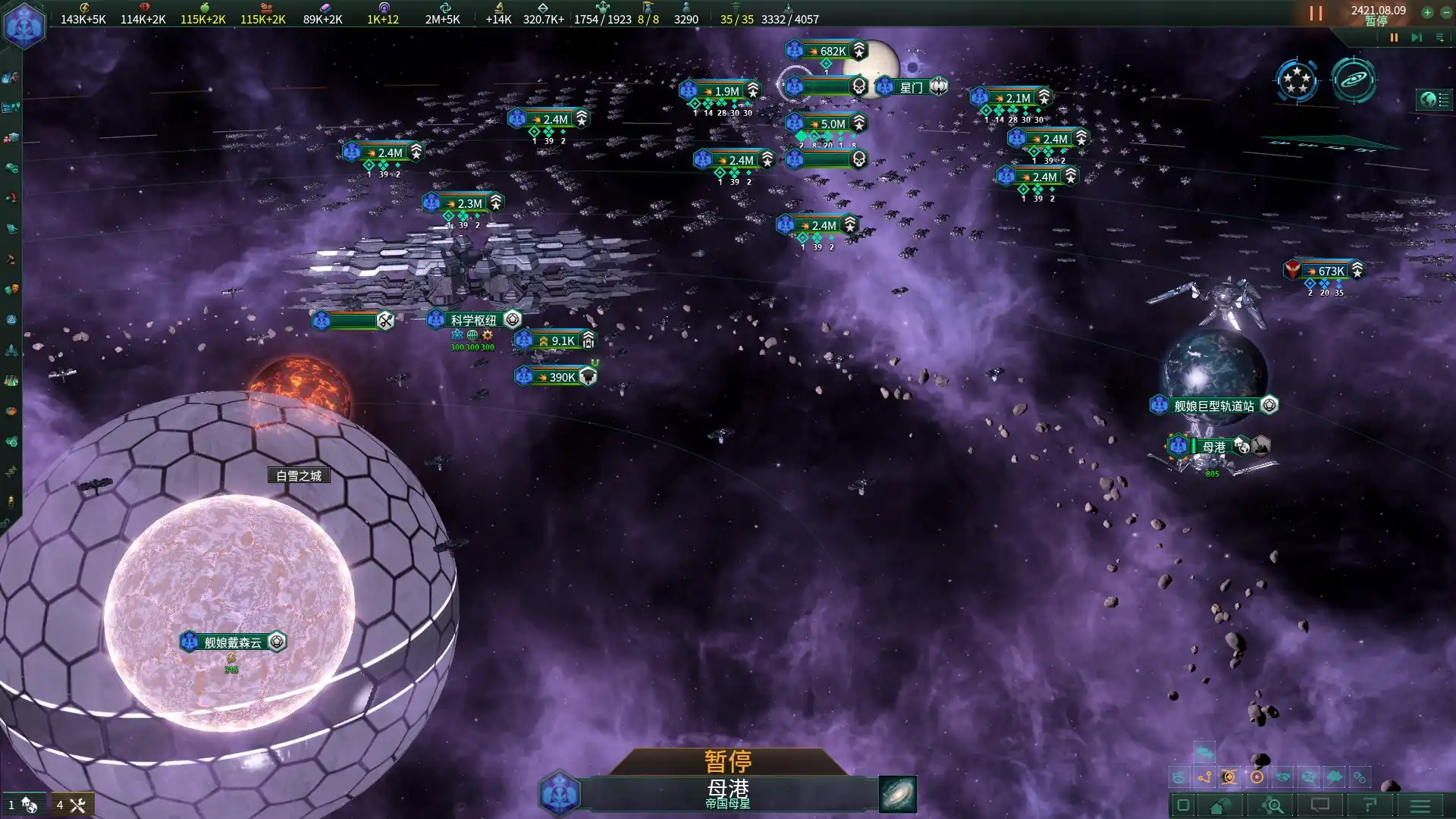Viewport: 1456px width, 819px height.
Task: Select the 舰娘戴森云 label on the star
Action: click(x=232, y=642)
